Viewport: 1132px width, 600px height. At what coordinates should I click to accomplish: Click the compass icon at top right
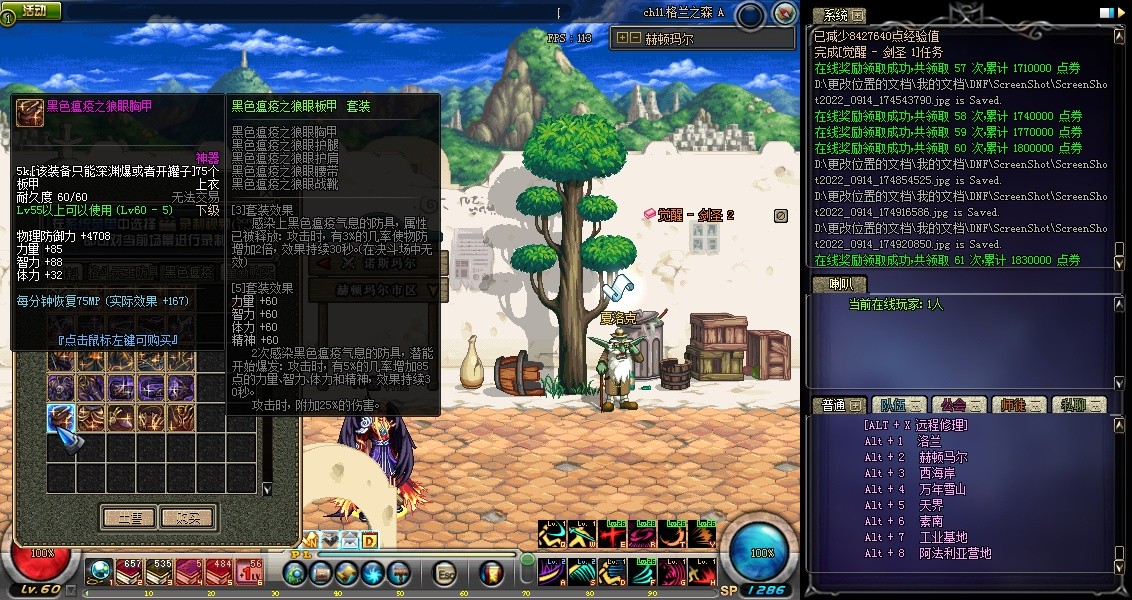pos(786,13)
